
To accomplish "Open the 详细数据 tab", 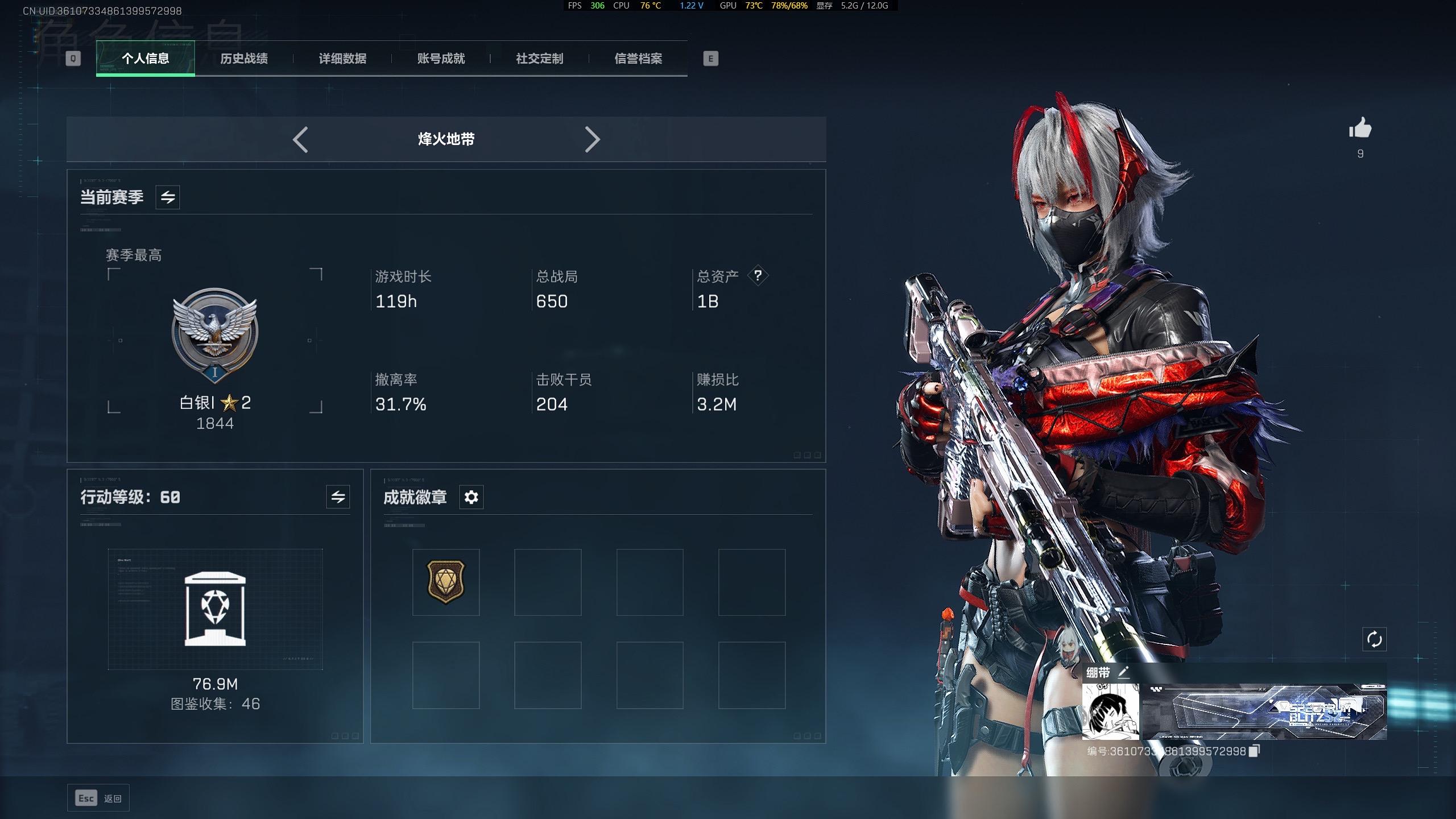I will tap(342, 59).
